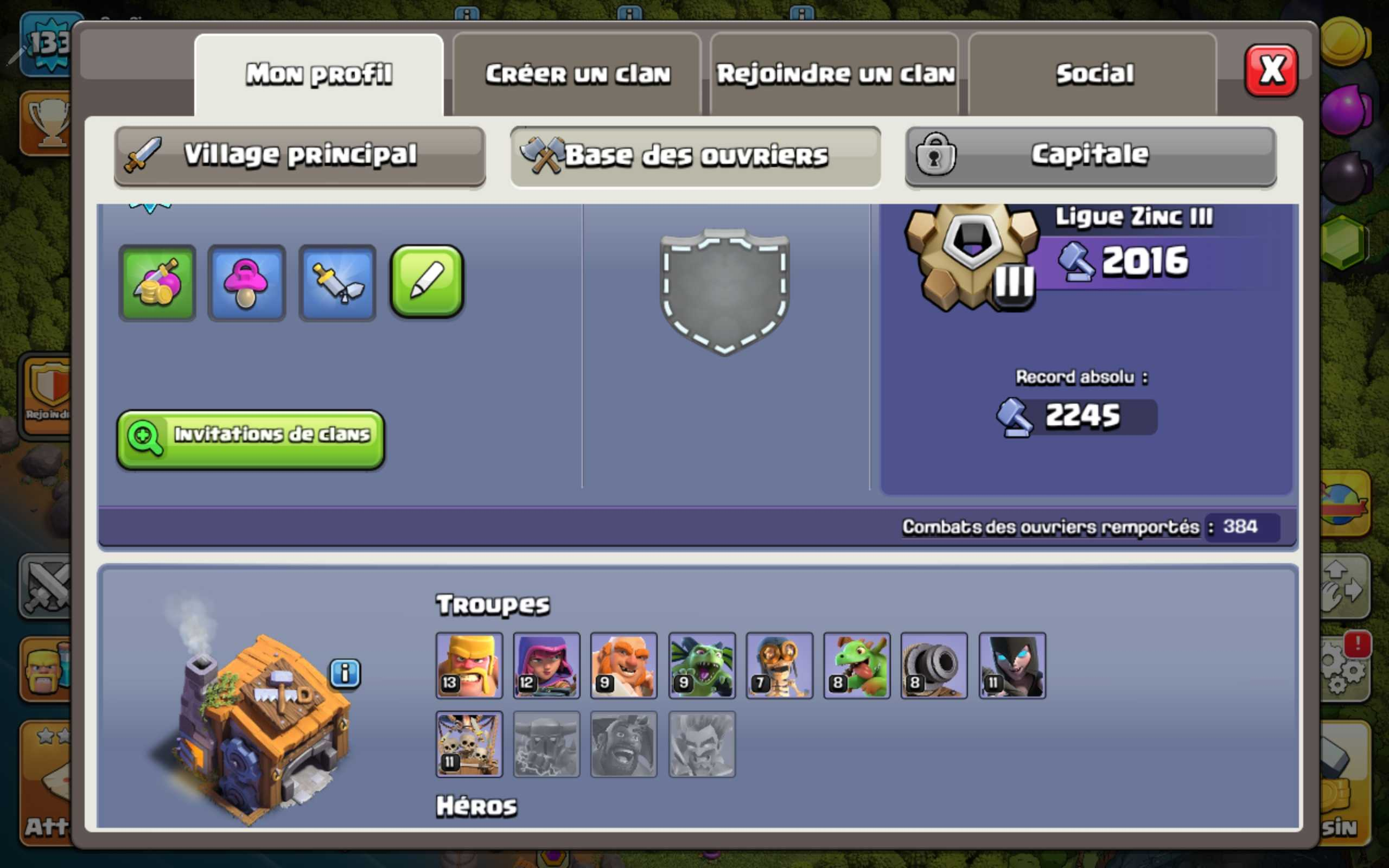
Task: Select the Base des ouvriers section
Action: point(695,156)
